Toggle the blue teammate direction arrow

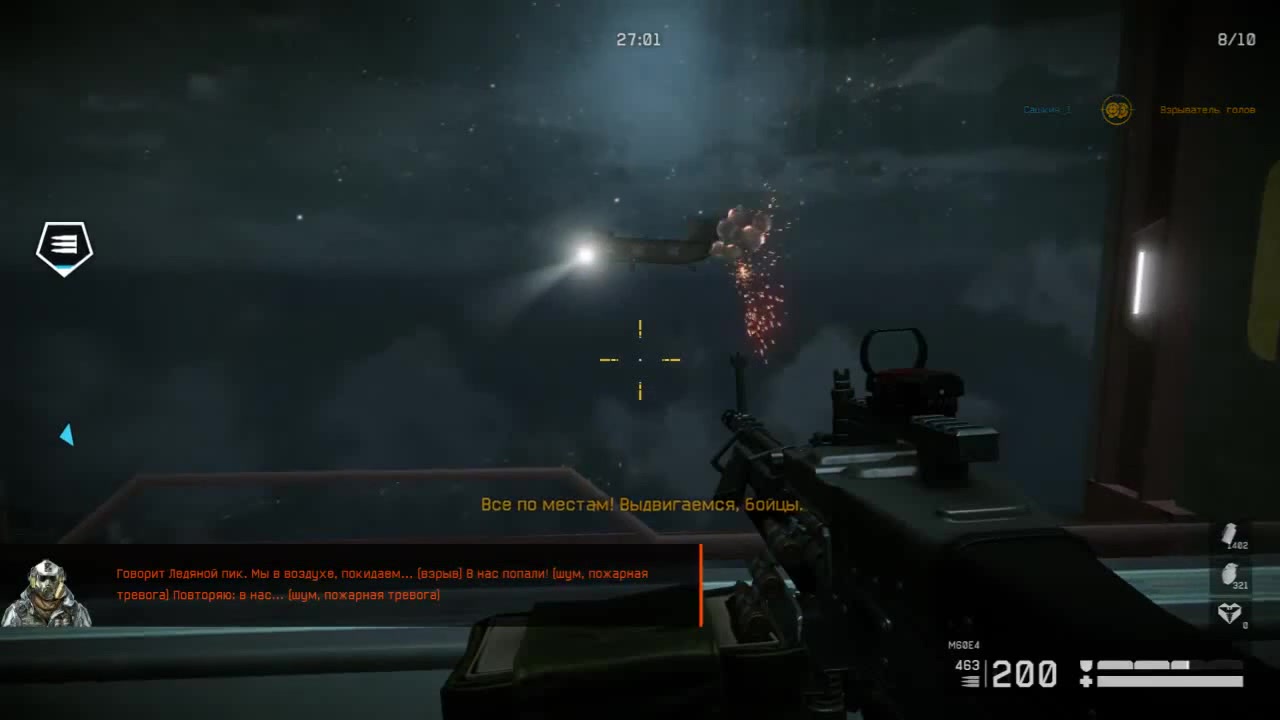pos(68,434)
